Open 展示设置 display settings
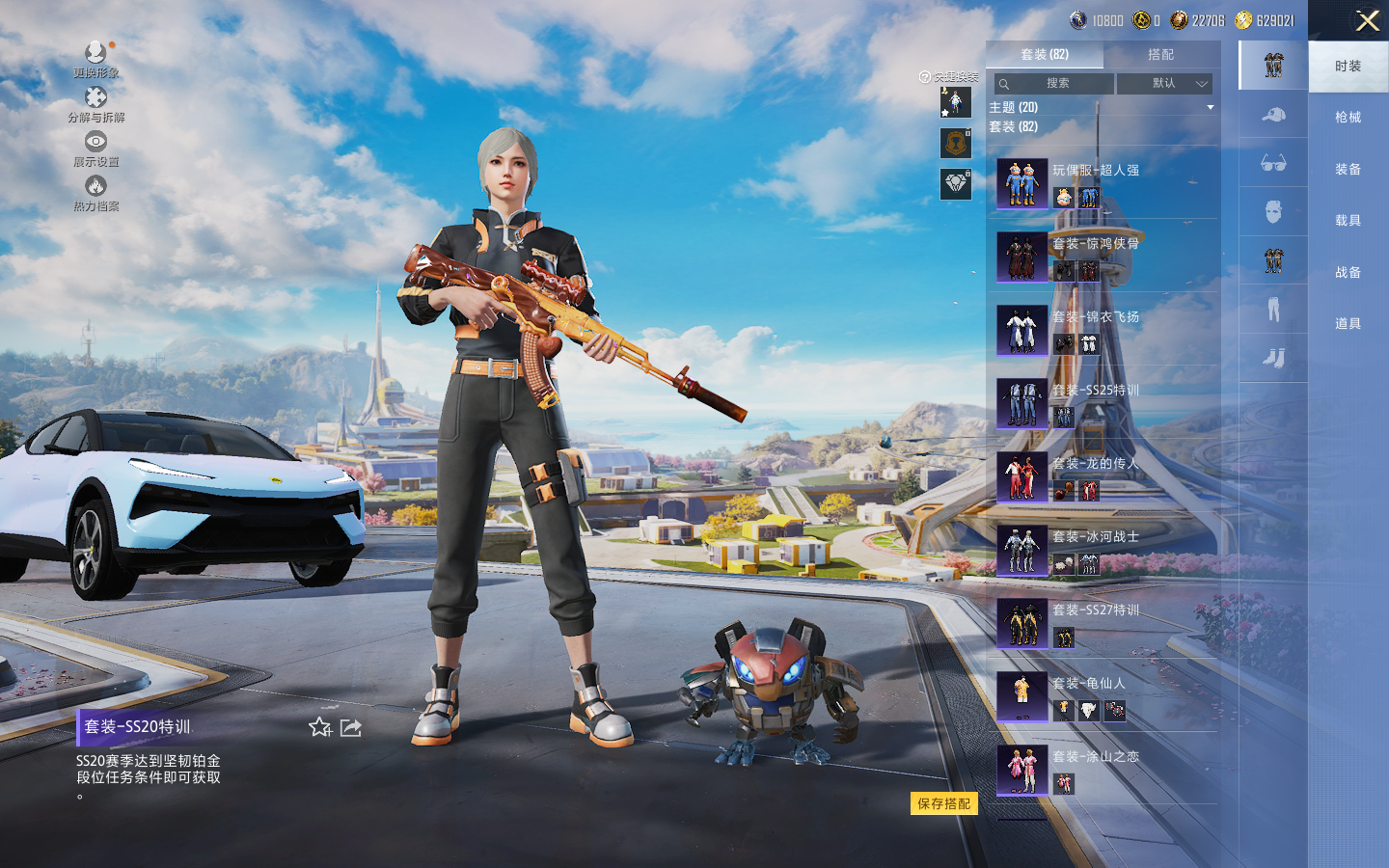Viewport: 1389px width, 868px height. (x=95, y=149)
